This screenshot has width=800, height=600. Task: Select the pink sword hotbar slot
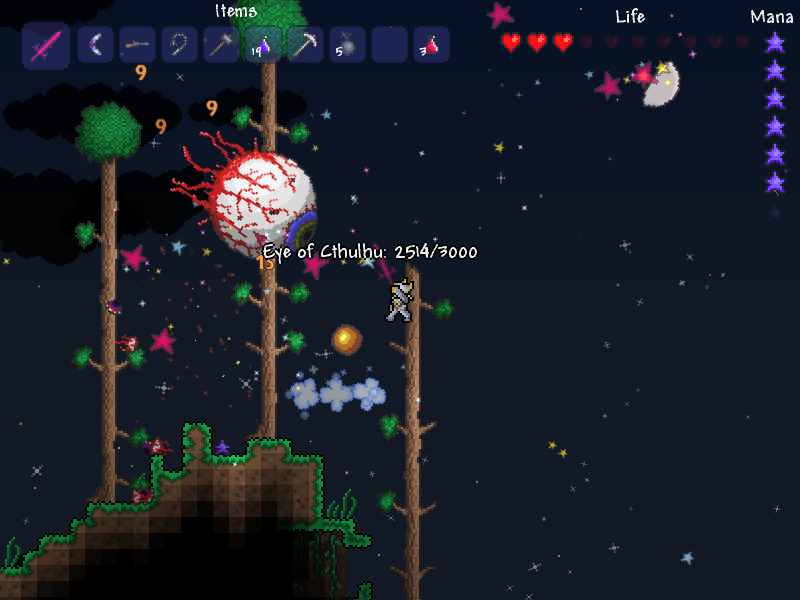click(x=46, y=45)
